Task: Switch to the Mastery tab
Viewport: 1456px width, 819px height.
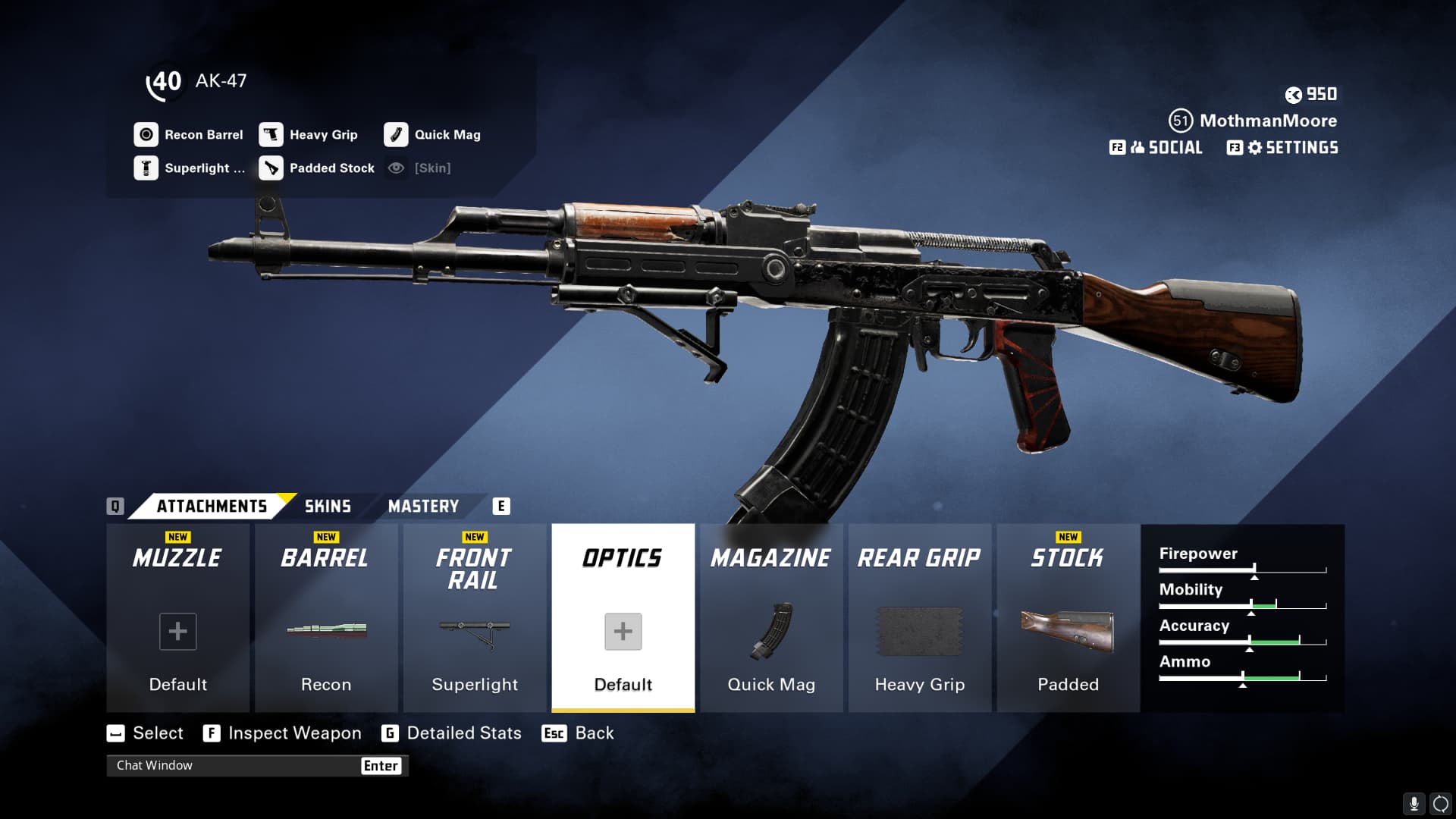Action: pyautogui.click(x=423, y=506)
